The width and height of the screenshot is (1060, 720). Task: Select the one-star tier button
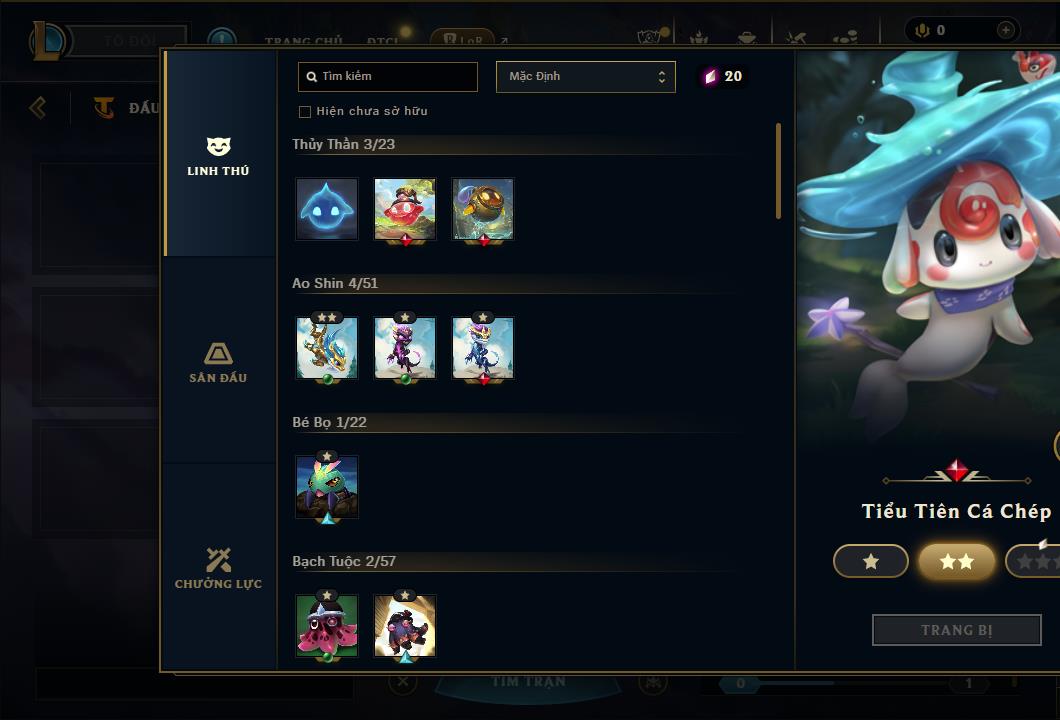pyautogui.click(x=871, y=561)
